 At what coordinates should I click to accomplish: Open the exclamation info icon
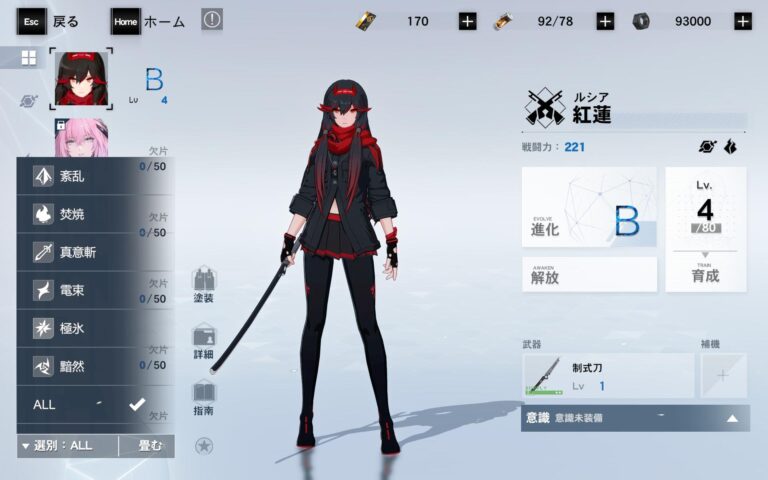tap(212, 20)
